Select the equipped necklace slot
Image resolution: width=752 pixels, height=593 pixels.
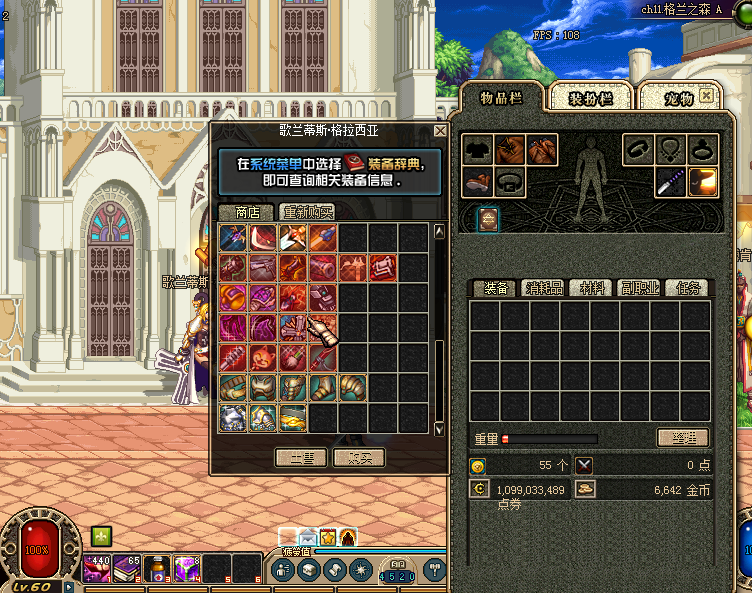pos(671,150)
